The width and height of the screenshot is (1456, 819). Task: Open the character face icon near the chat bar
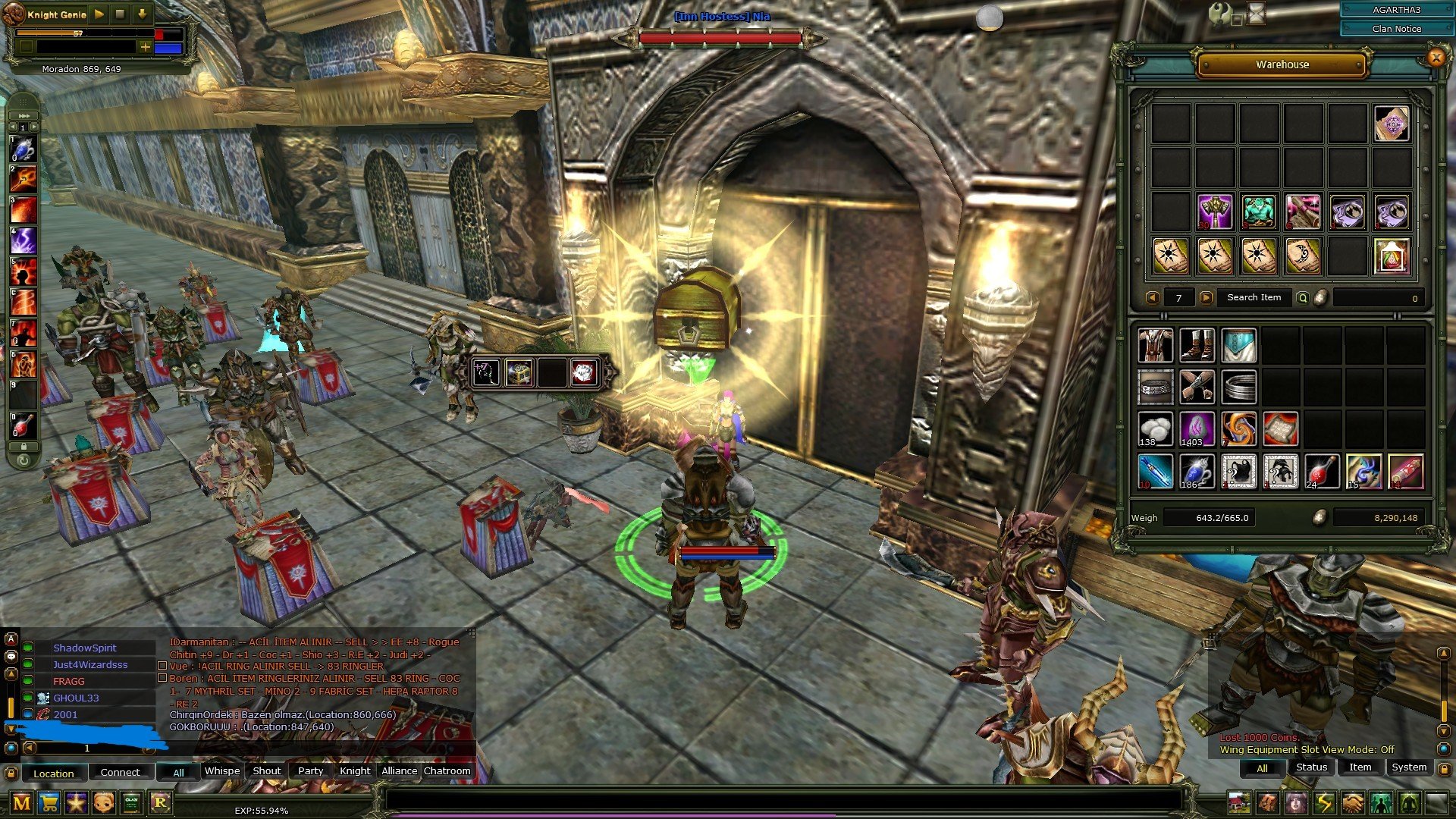(104, 802)
